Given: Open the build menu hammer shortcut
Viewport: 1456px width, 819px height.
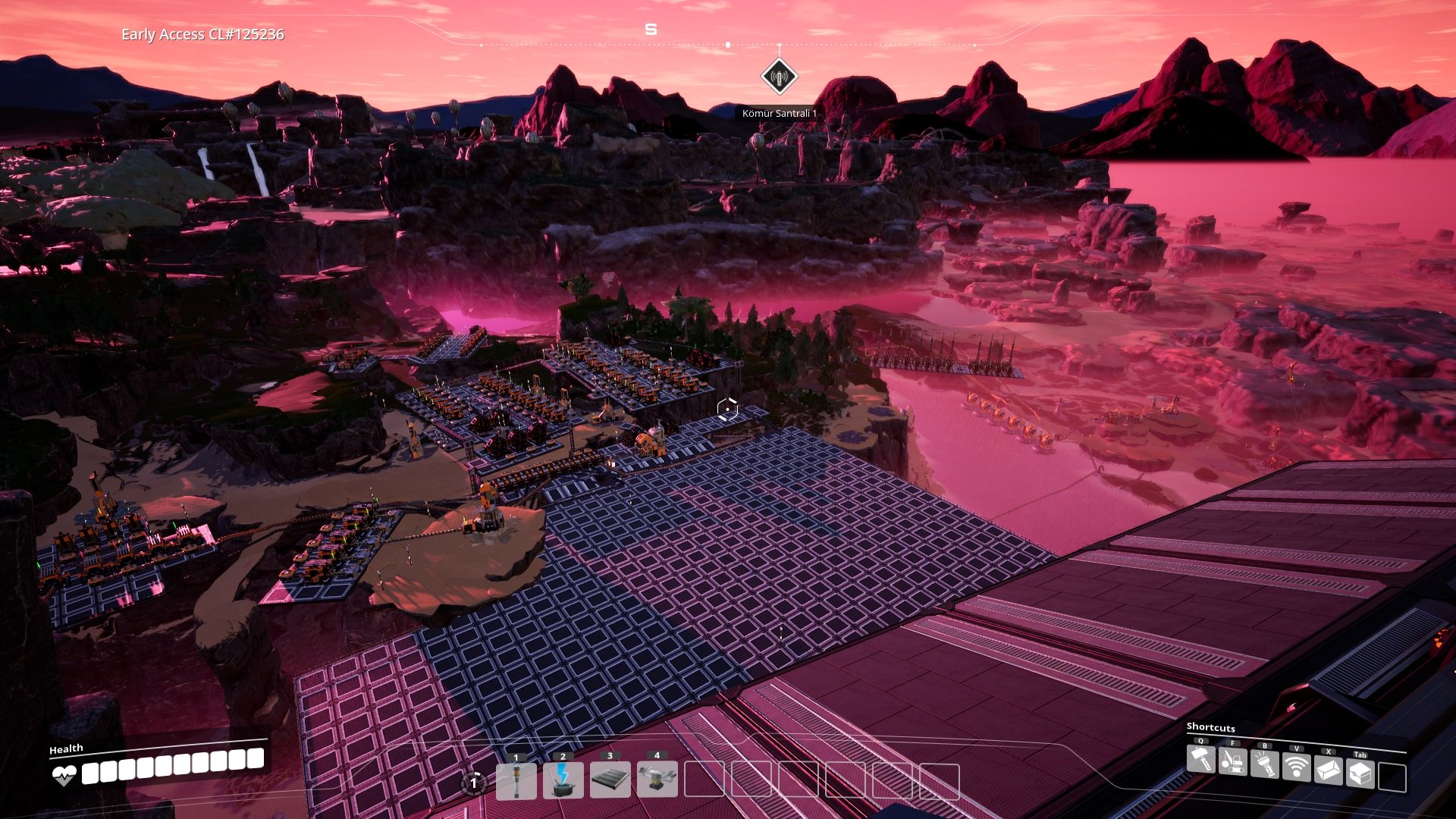Looking at the screenshot, I should (1201, 760).
